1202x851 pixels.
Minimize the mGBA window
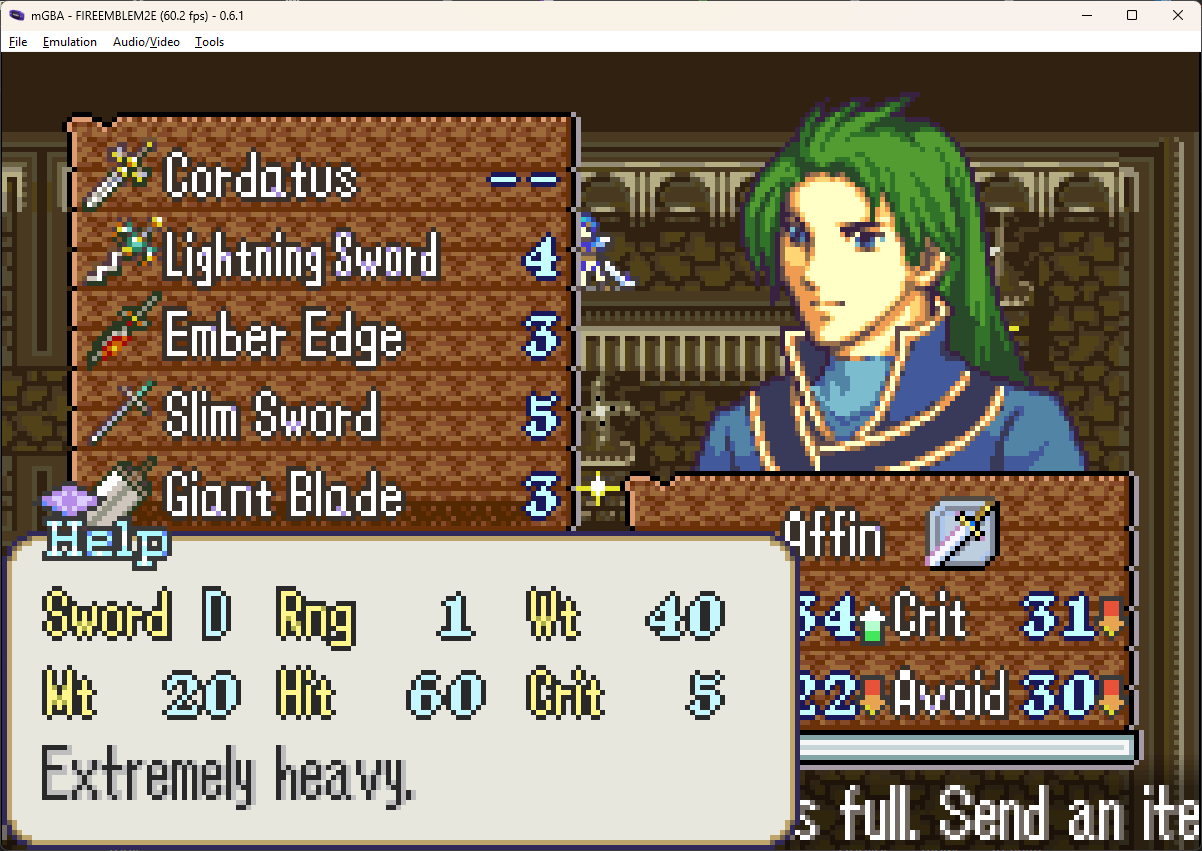[x=1086, y=15]
